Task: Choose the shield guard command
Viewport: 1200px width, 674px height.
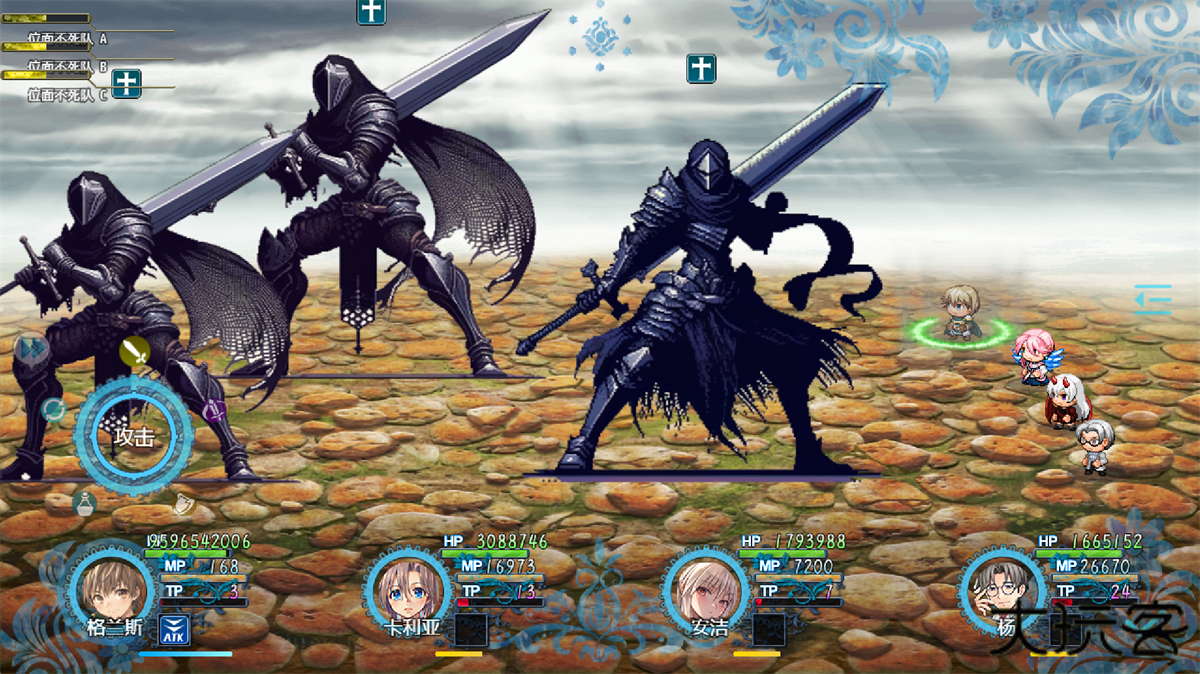Action: 182,502
